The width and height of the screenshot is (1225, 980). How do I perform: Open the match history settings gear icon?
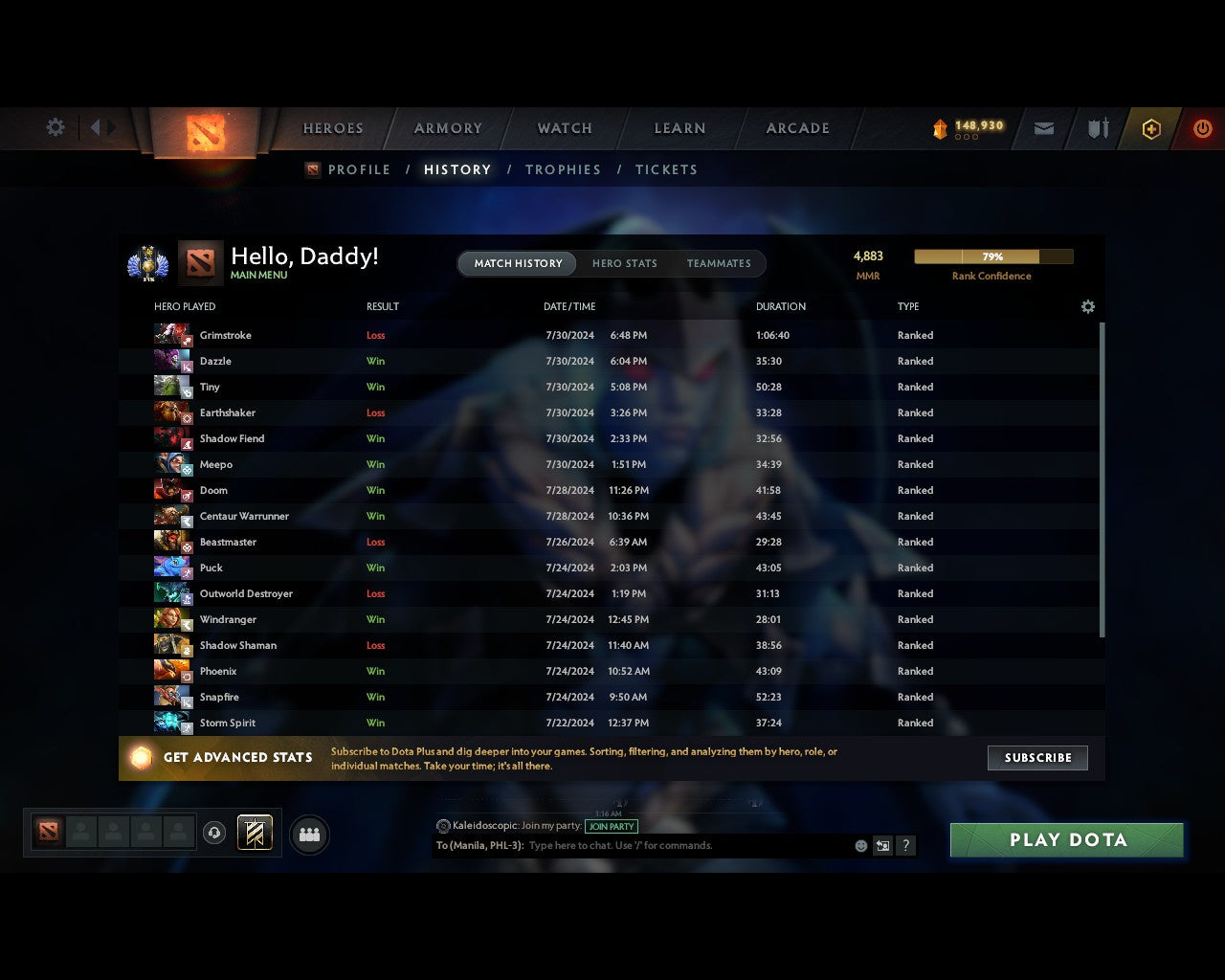(x=1087, y=306)
